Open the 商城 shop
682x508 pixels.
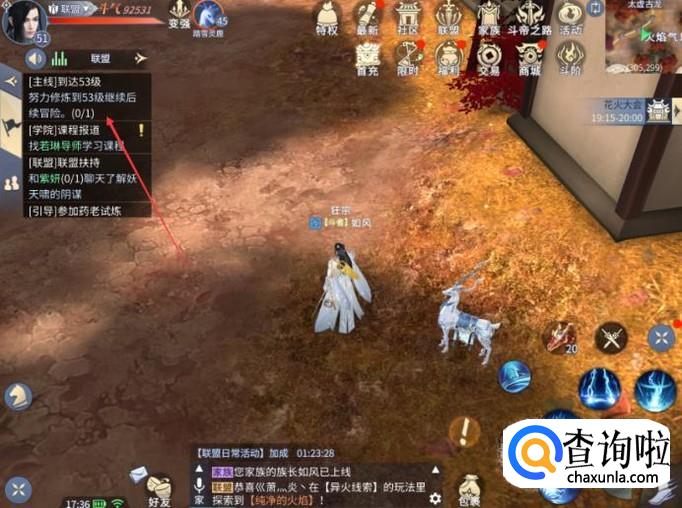pyautogui.click(x=529, y=58)
